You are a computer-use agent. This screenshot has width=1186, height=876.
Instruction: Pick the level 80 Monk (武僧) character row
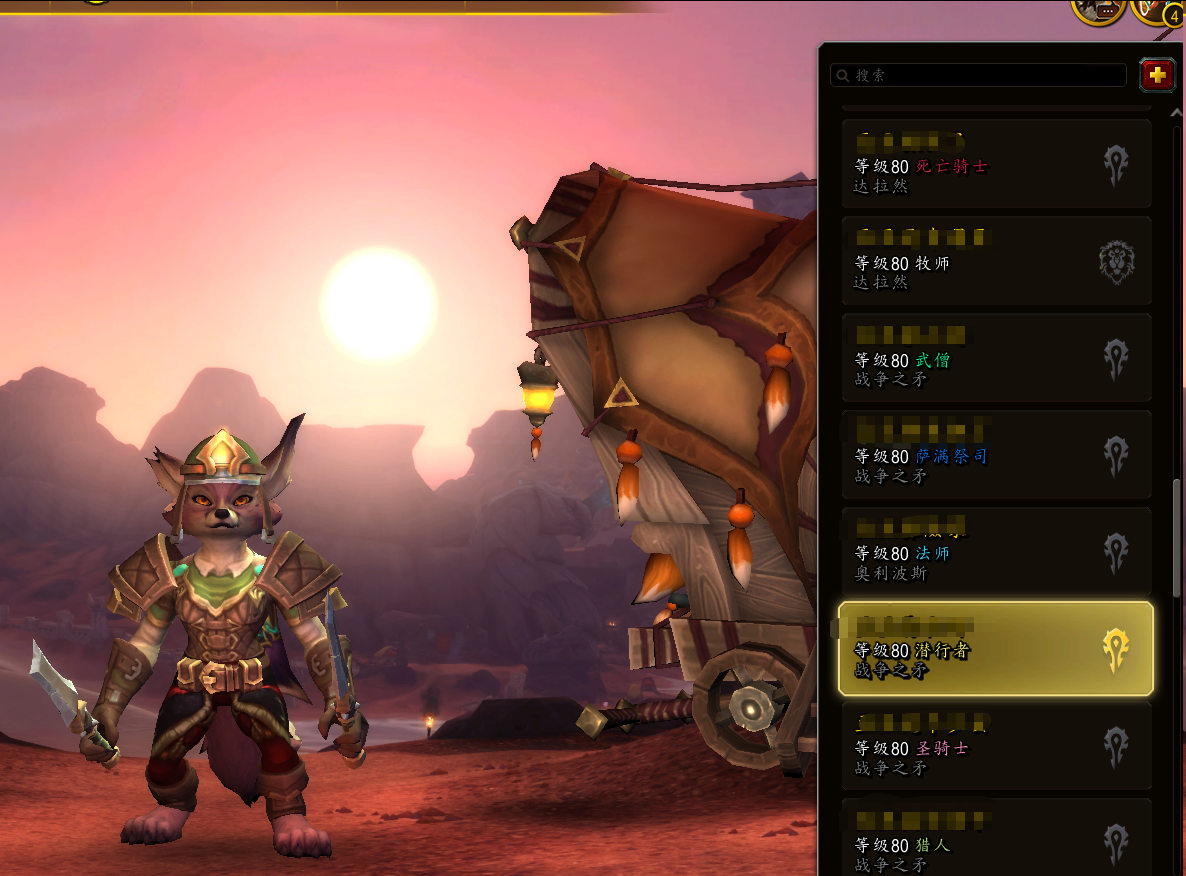coord(996,358)
